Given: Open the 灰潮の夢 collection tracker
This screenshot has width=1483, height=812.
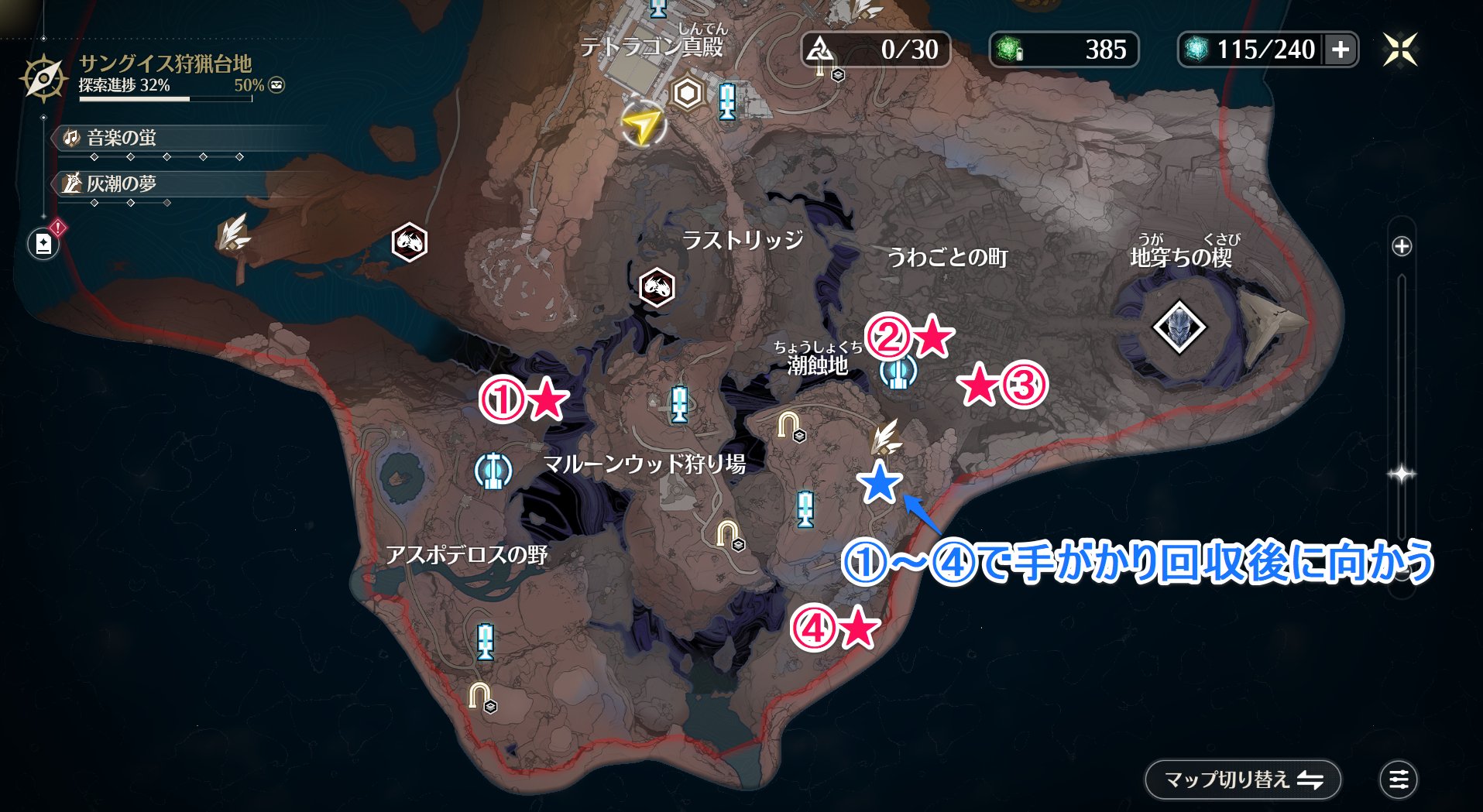Looking at the screenshot, I should click(x=122, y=183).
